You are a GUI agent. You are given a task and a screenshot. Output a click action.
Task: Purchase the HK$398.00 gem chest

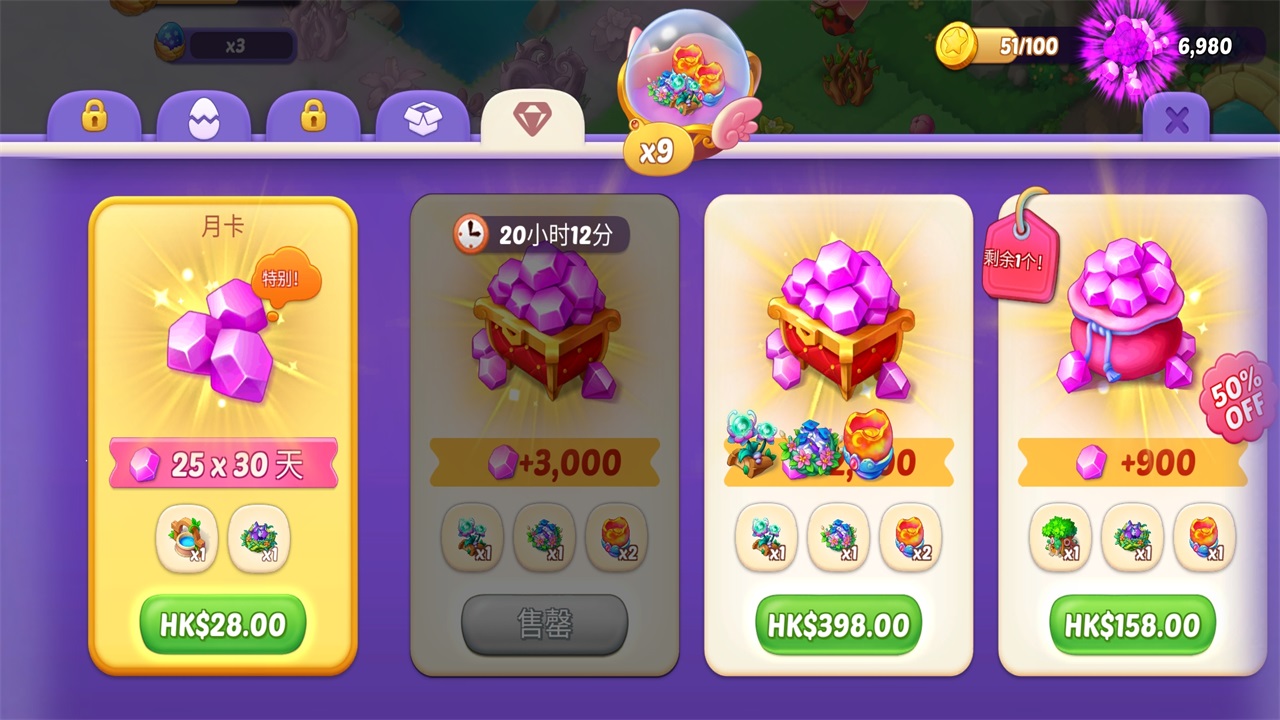click(x=838, y=625)
